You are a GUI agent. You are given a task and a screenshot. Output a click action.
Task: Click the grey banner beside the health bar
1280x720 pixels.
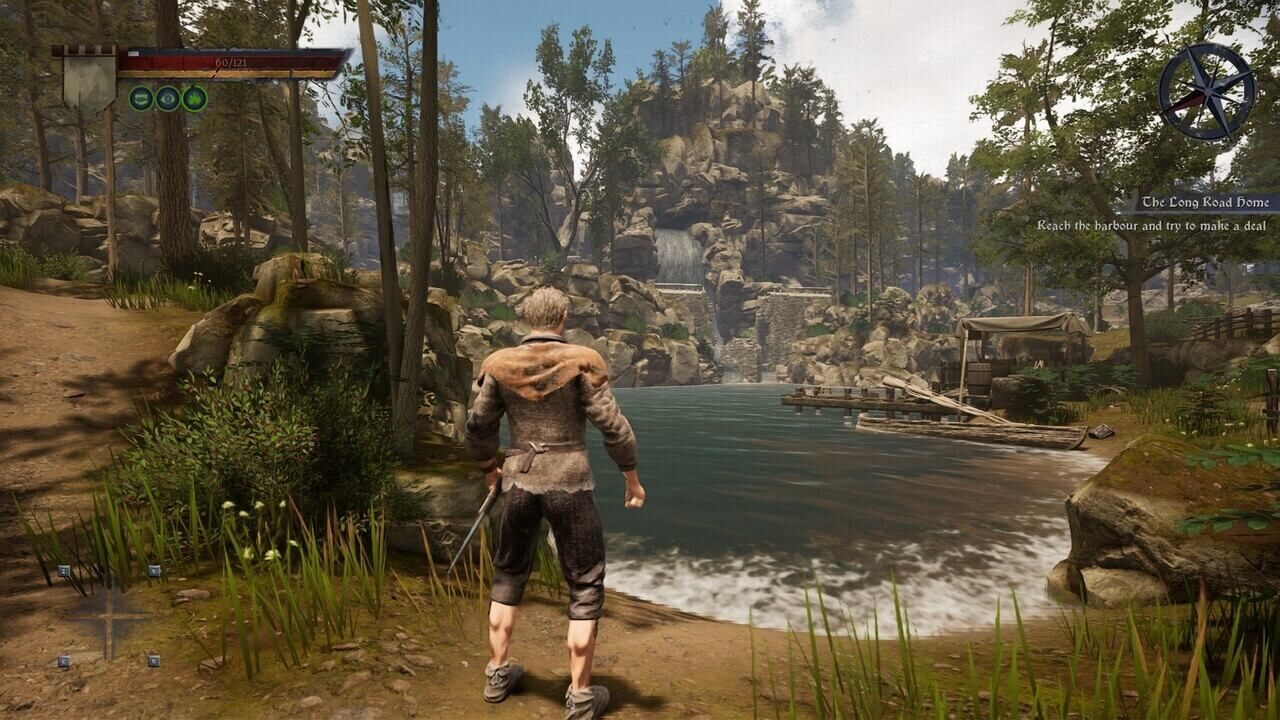pos(89,82)
